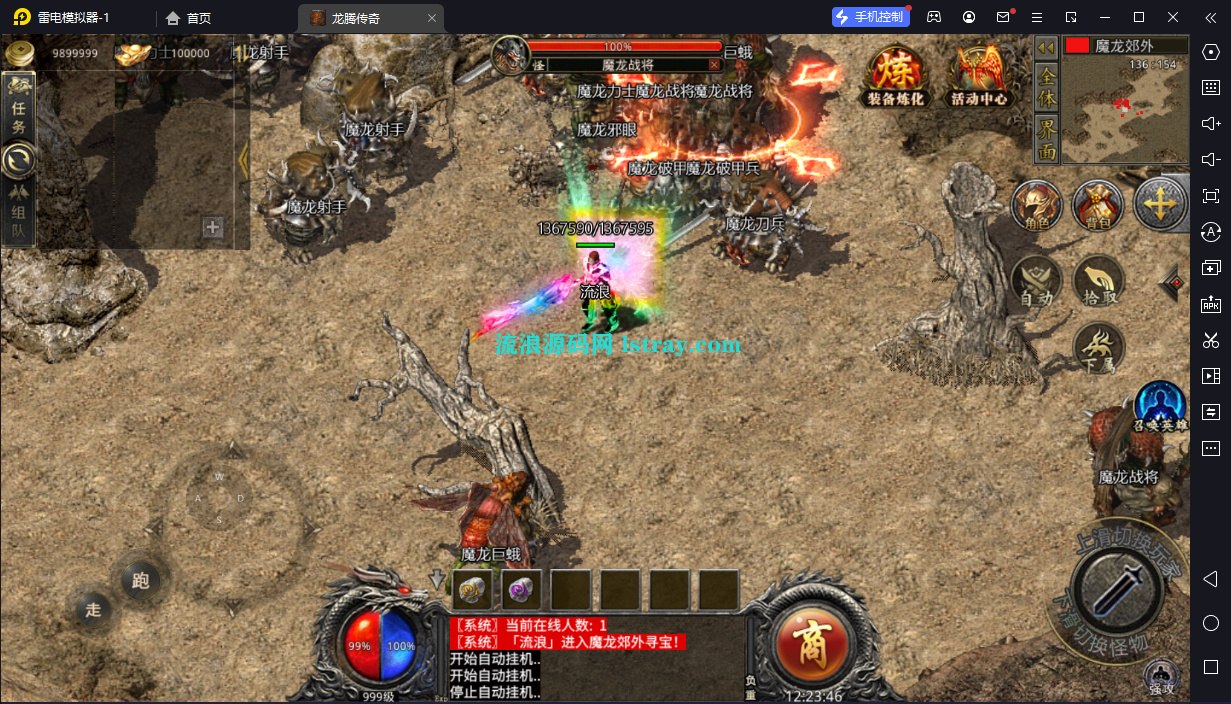The image size is (1231, 704).
Task: Use the purple swirl scroll in hotbar
Action: point(522,589)
